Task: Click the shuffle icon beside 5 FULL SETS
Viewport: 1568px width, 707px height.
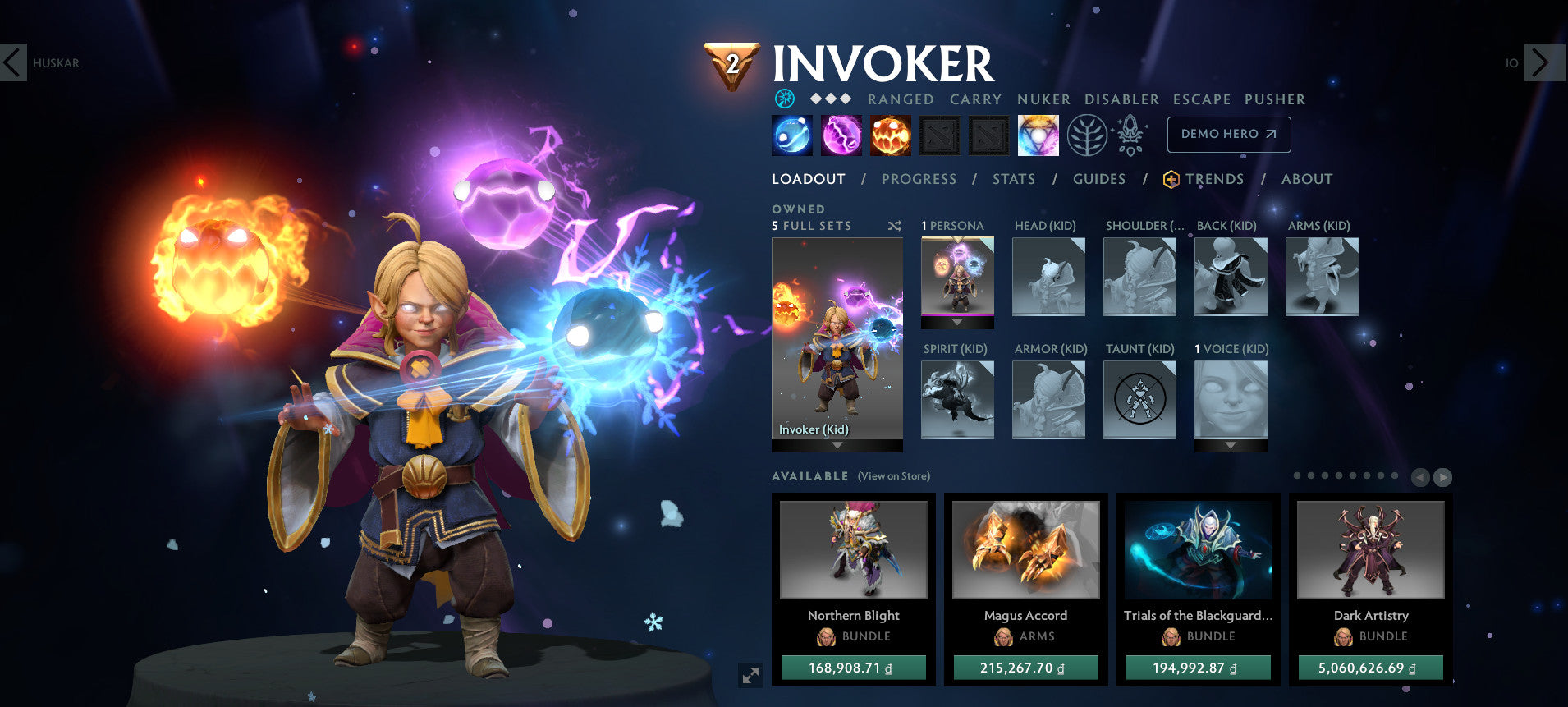Action: (896, 225)
